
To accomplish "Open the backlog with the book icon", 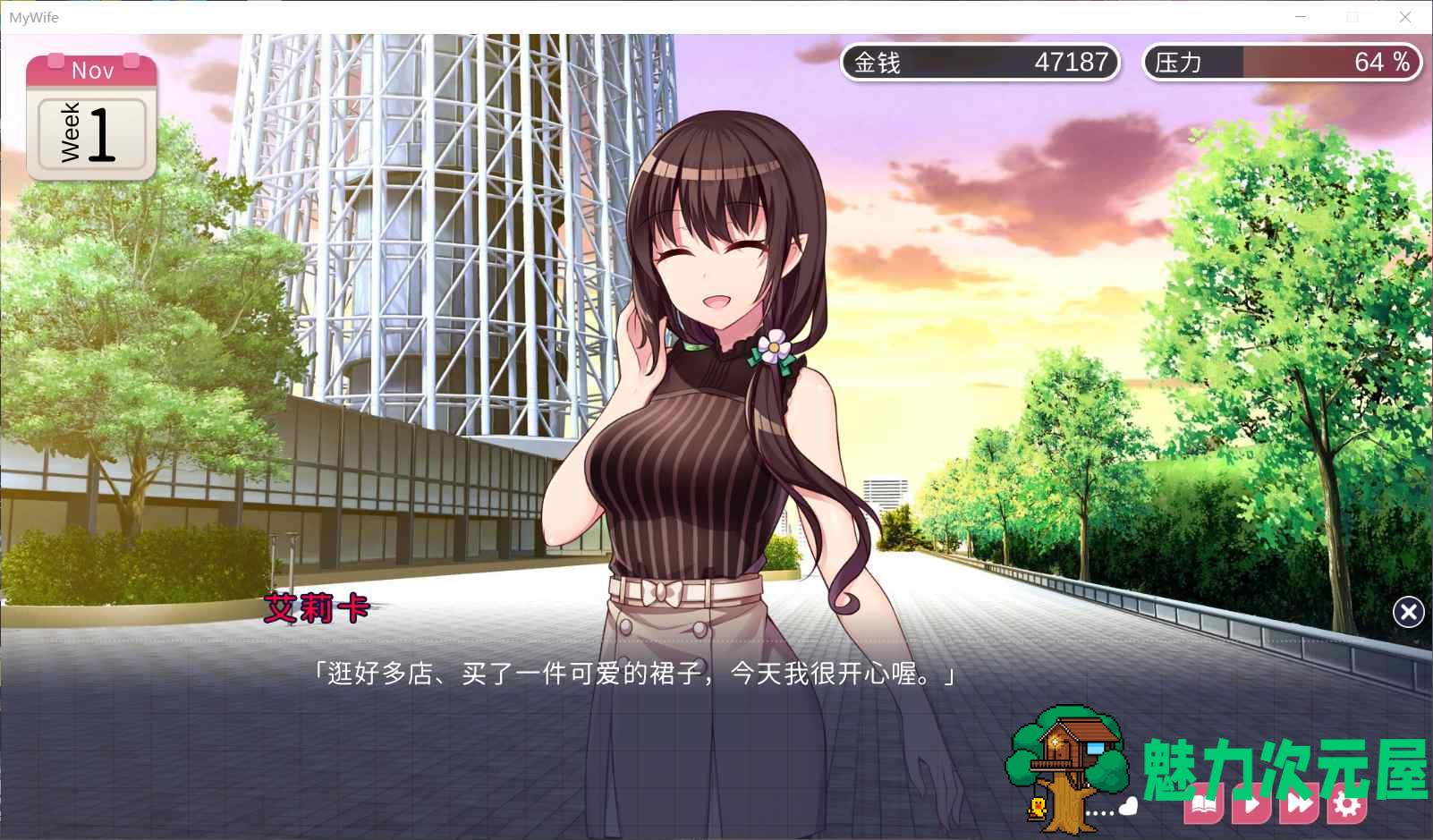I will [1201, 805].
